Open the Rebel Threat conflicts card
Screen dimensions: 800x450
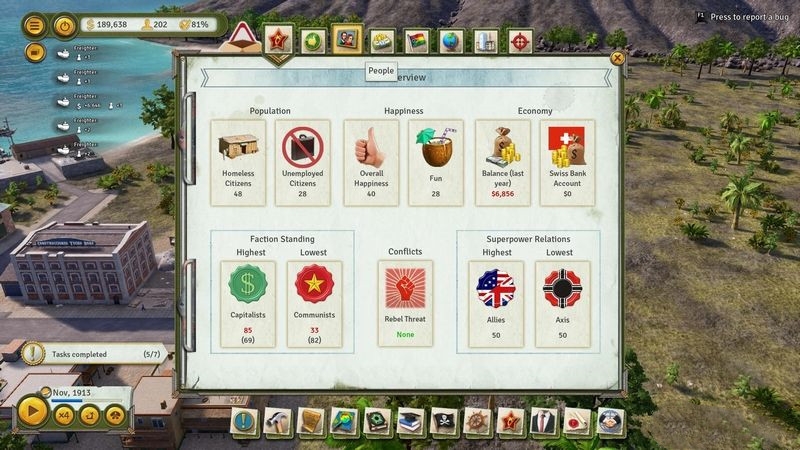pos(405,304)
